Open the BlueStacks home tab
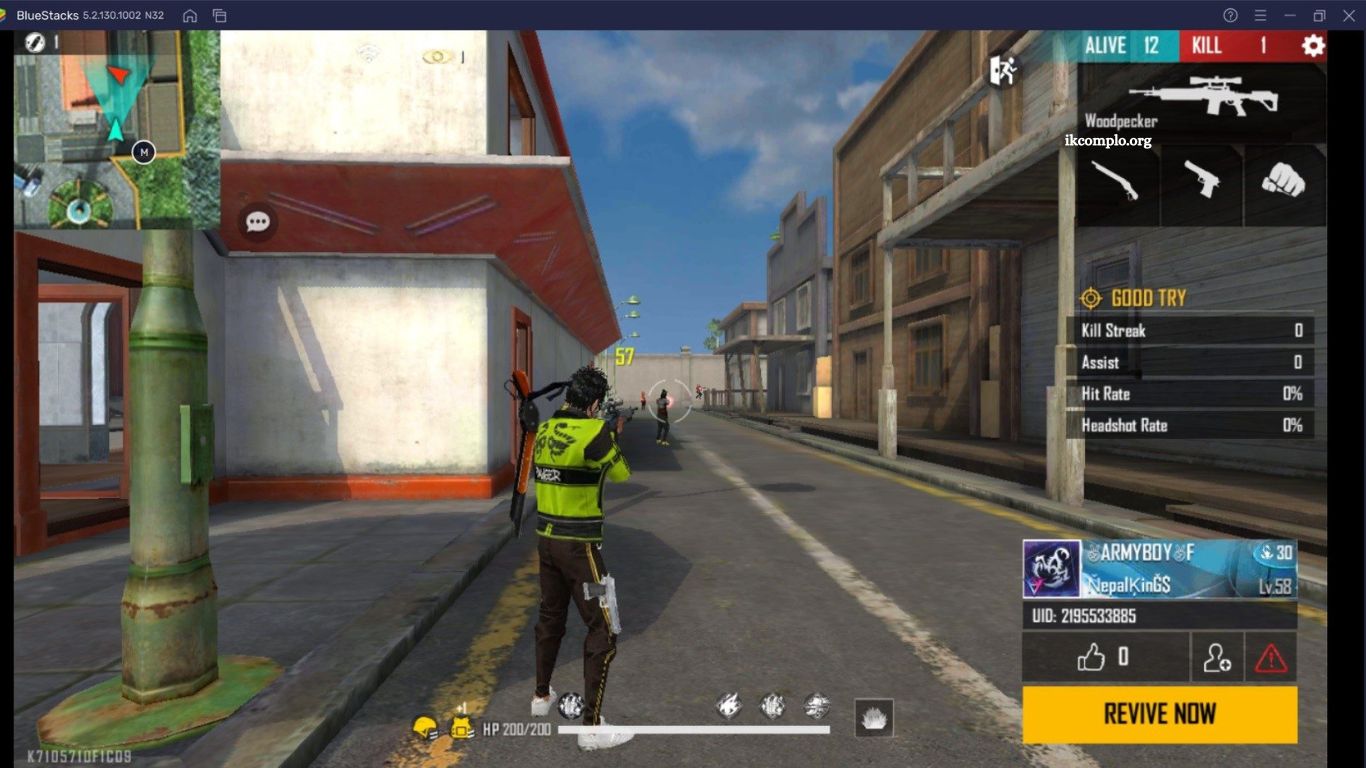The height and width of the screenshot is (768, 1366). (190, 15)
